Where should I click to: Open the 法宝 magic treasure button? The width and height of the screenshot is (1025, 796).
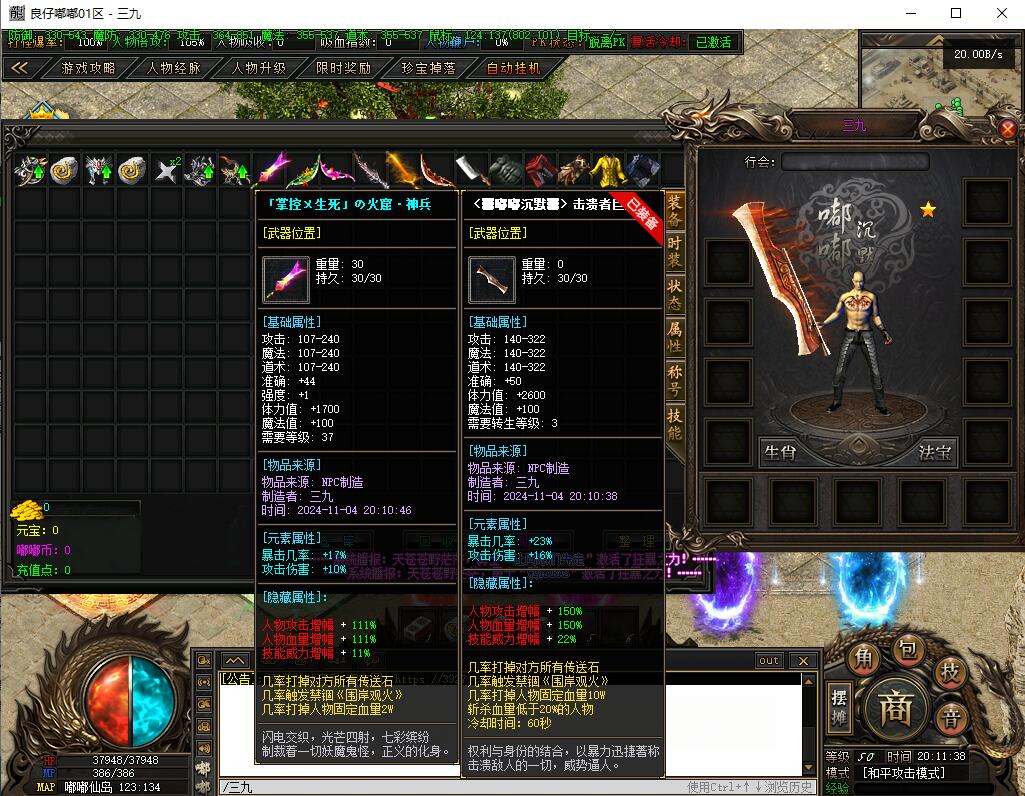935,452
